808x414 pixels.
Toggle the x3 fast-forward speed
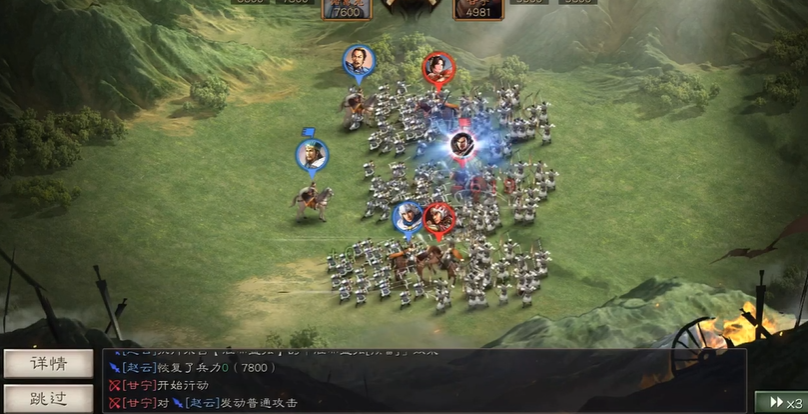pos(780,402)
